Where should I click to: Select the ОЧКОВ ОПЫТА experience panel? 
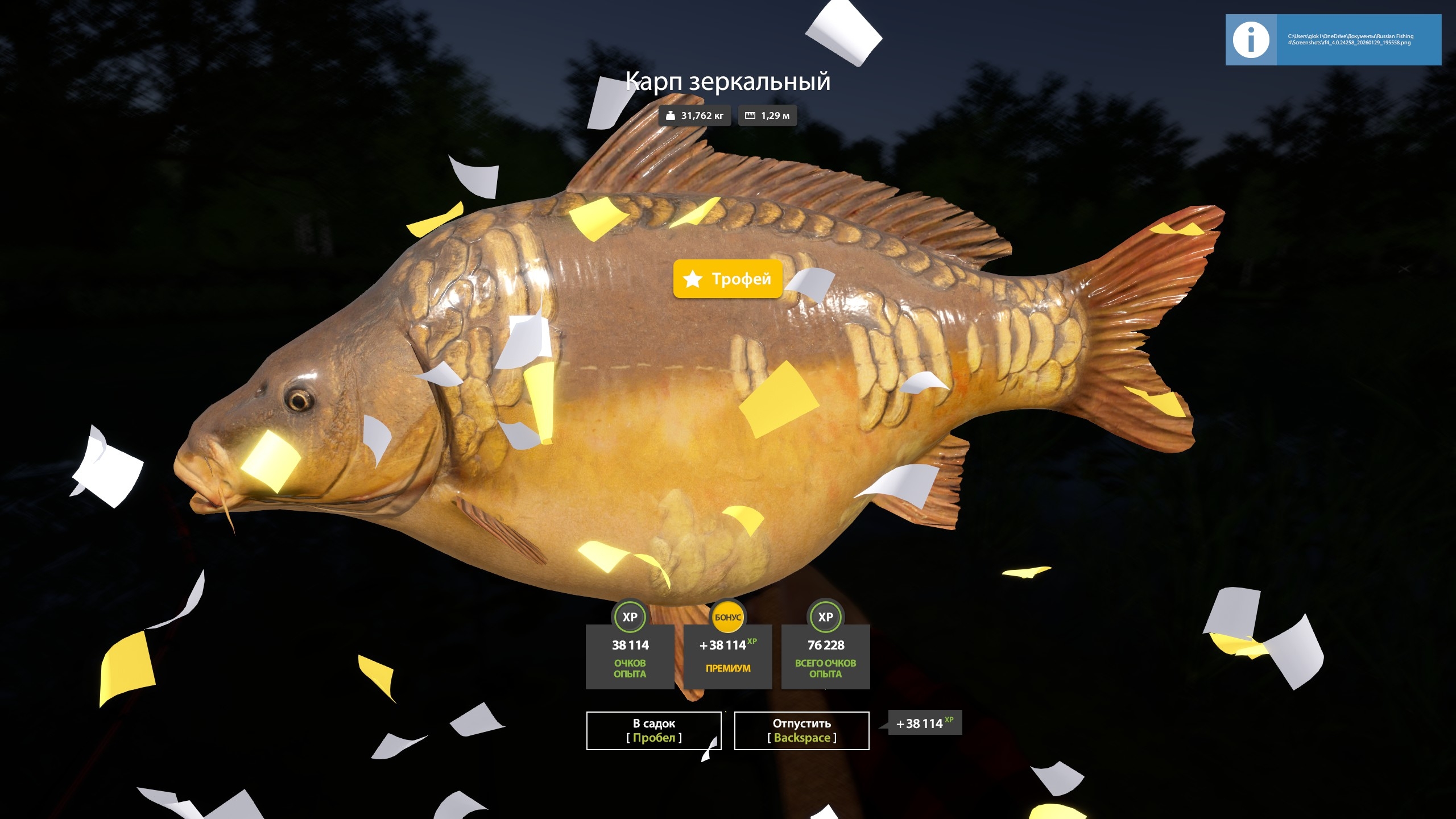[x=629, y=657]
